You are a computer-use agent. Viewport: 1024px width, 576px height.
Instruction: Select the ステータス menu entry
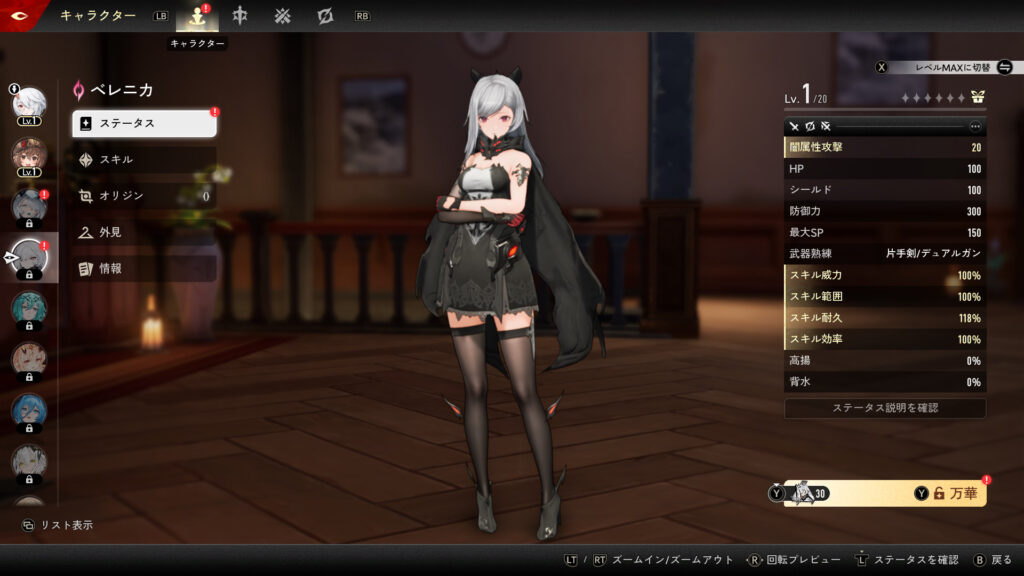pyautogui.click(x=144, y=123)
